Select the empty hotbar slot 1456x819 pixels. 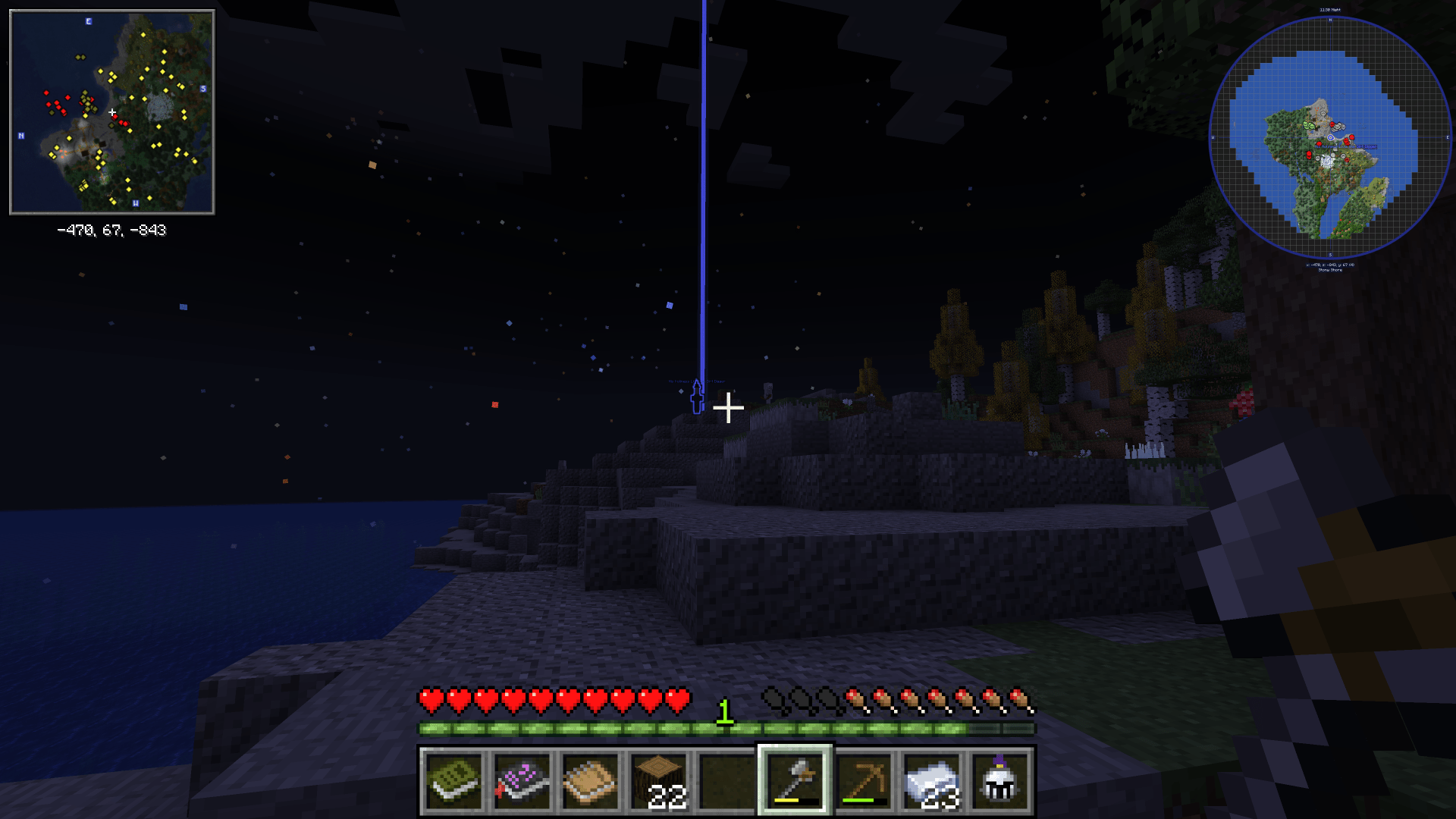point(726,781)
